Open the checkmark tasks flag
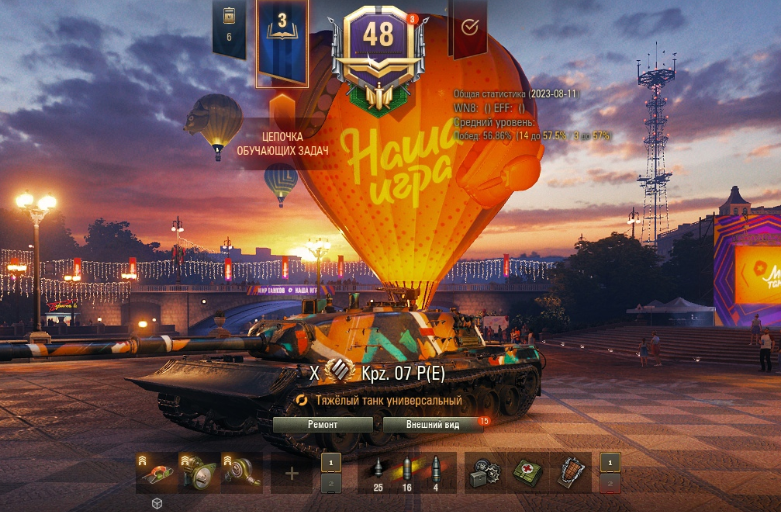Screen dimensions: 781x512 pos(468,27)
